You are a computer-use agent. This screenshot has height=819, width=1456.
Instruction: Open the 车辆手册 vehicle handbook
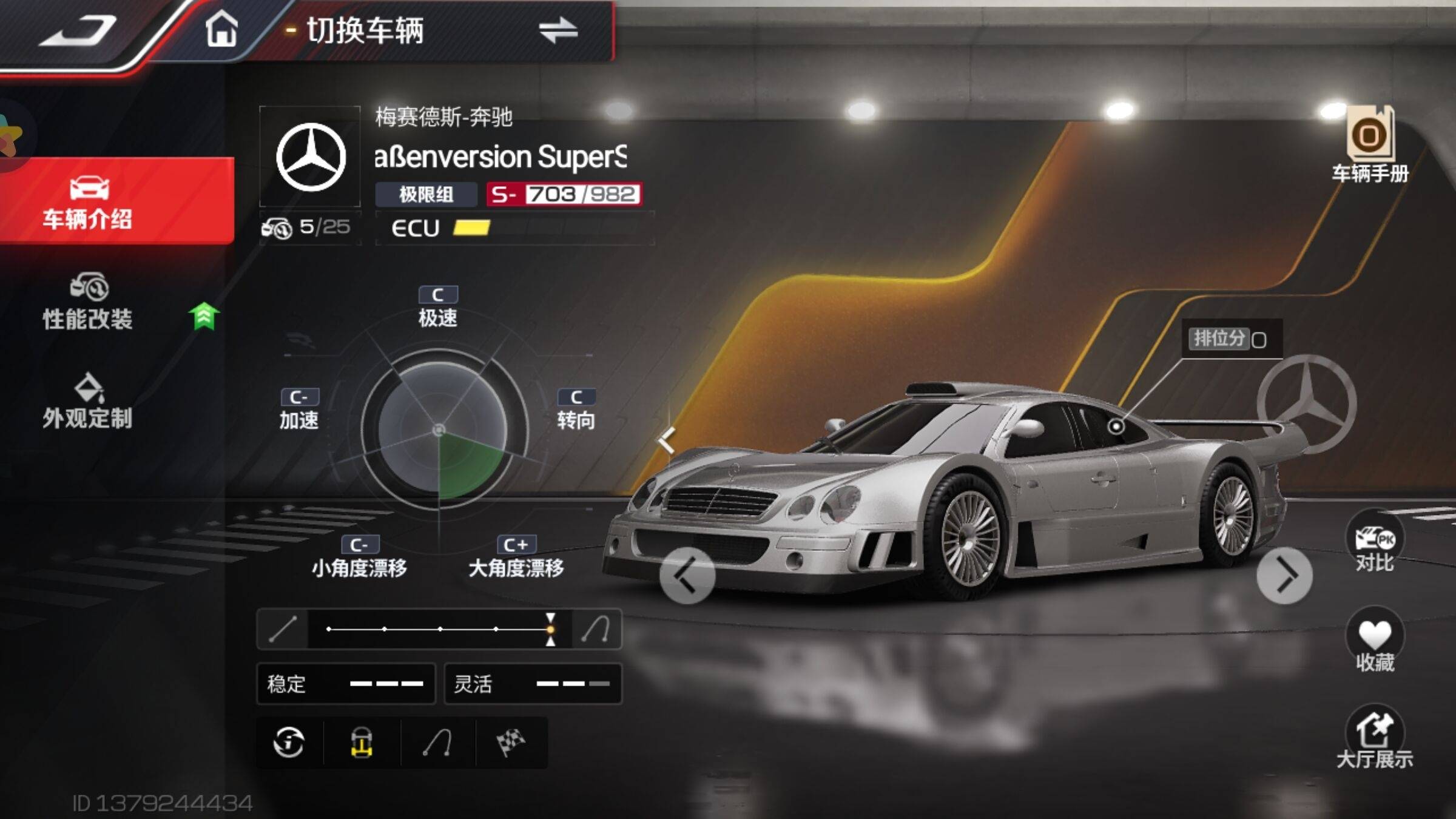click(x=1370, y=146)
